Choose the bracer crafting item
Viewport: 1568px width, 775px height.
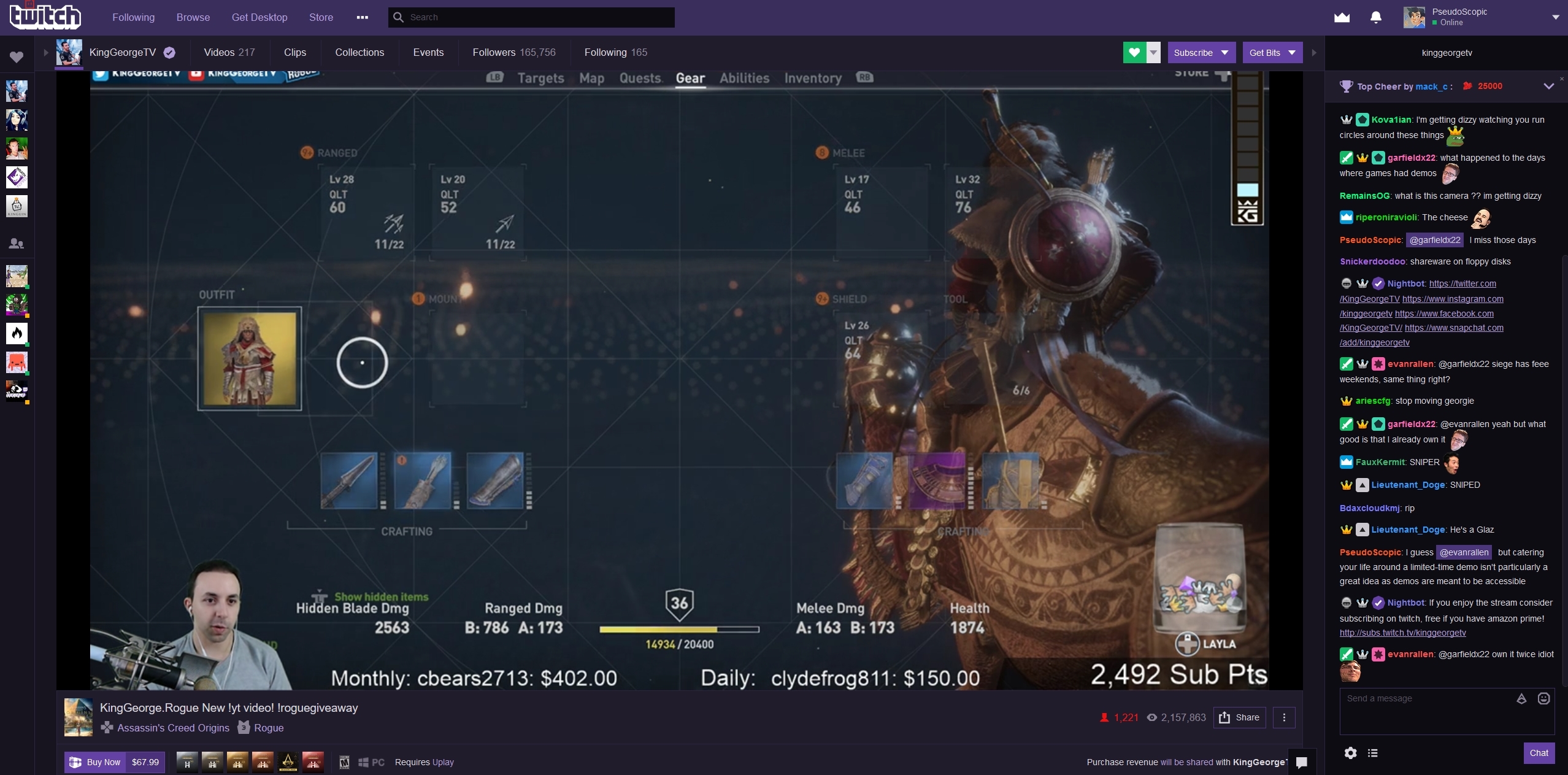pyautogui.click(x=496, y=481)
